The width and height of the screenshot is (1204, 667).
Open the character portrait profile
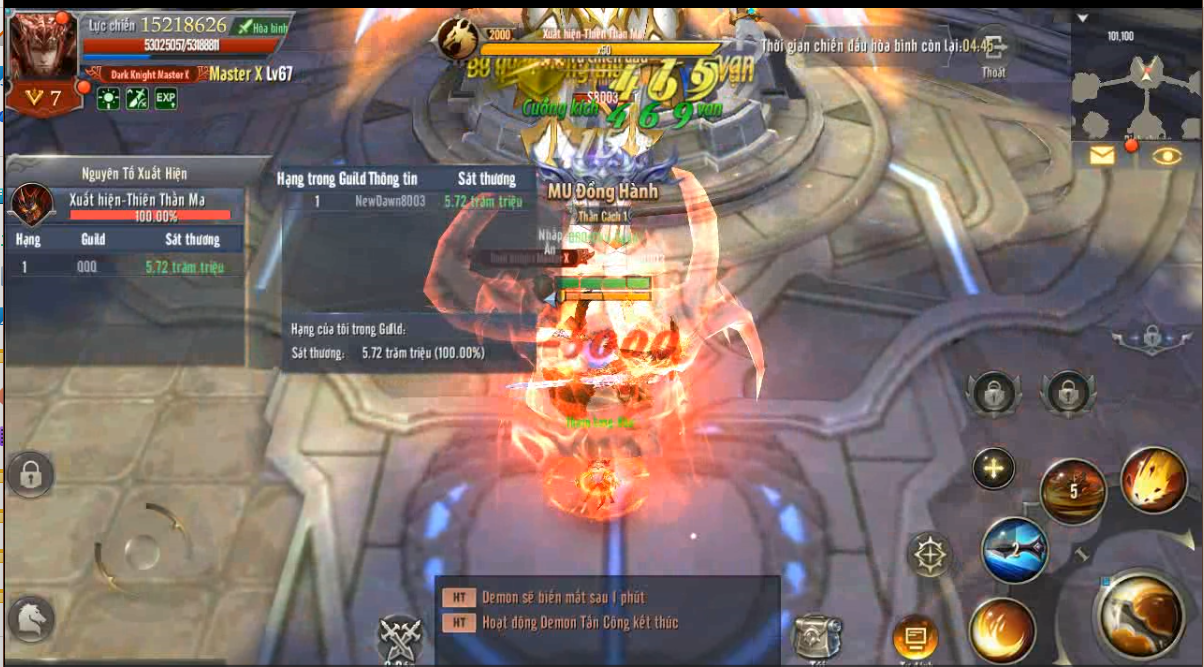41,47
